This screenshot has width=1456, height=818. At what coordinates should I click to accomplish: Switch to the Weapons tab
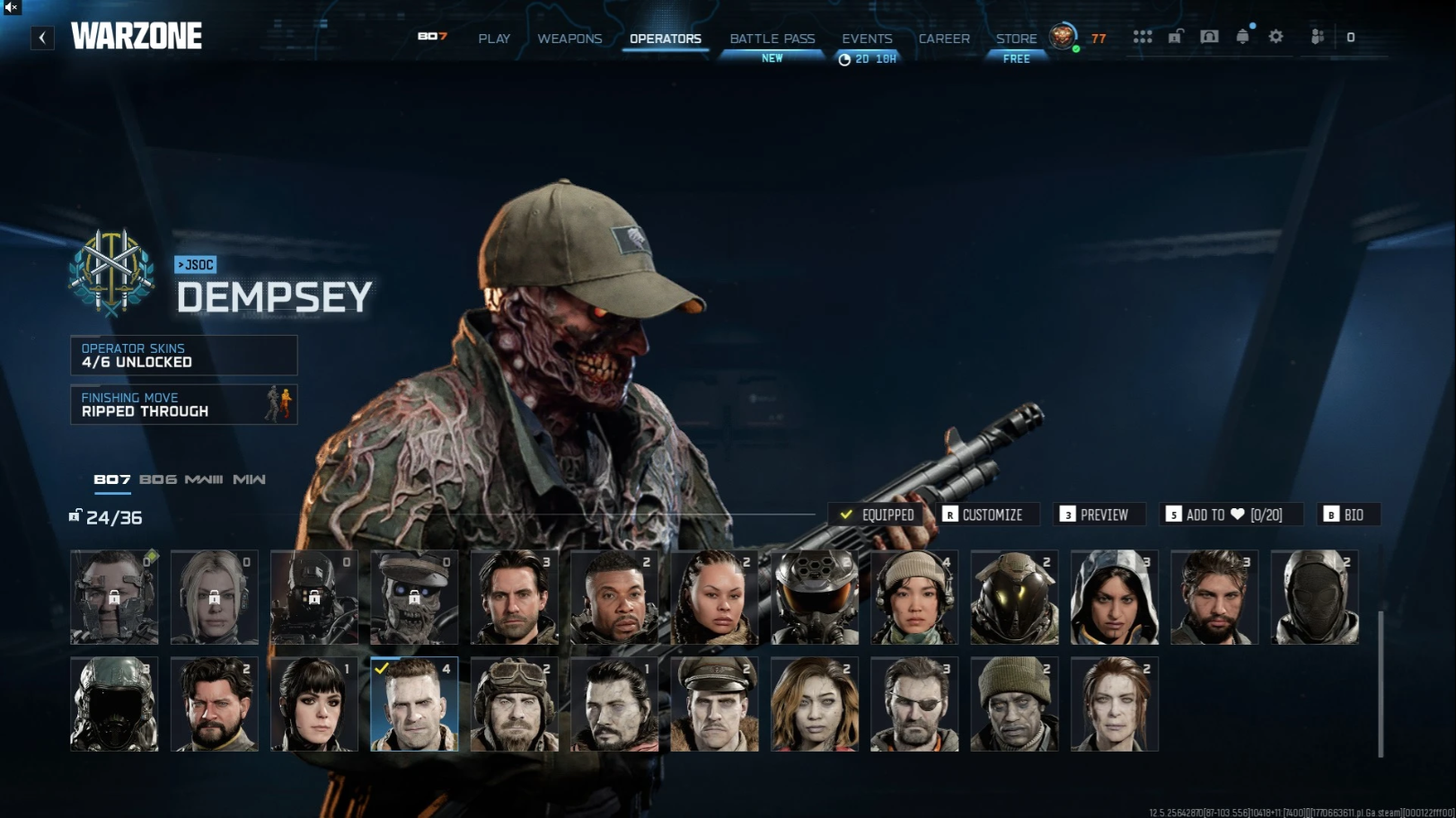(569, 39)
